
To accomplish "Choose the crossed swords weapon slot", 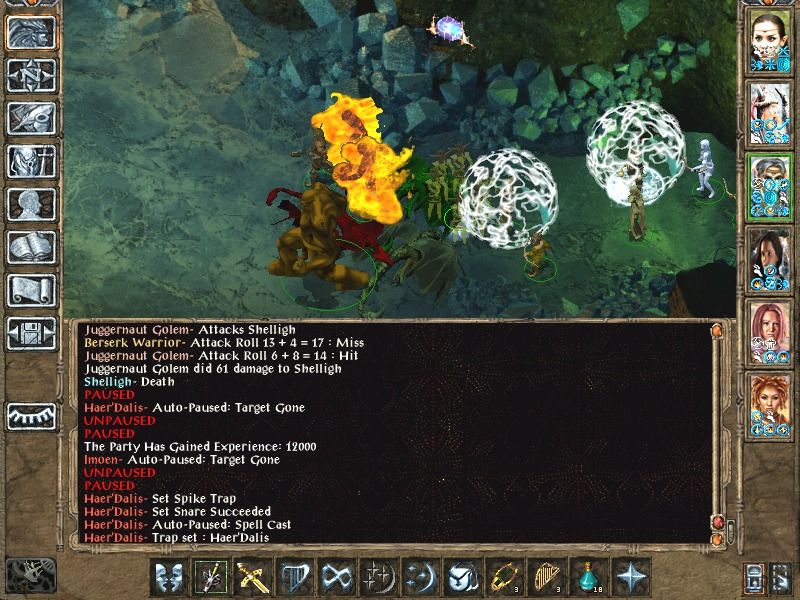I will click(253, 577).
